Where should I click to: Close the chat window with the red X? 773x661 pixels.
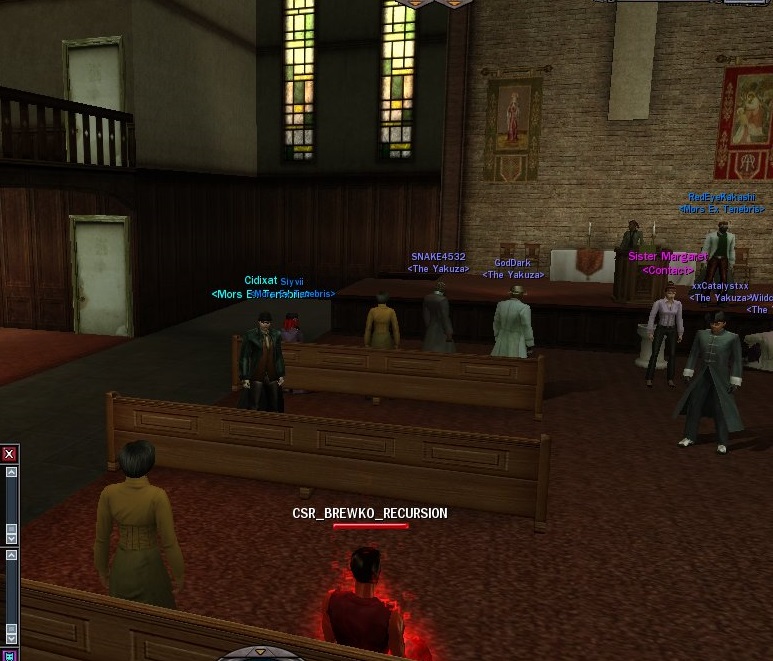pyautogui.click(x=10, y=454)
